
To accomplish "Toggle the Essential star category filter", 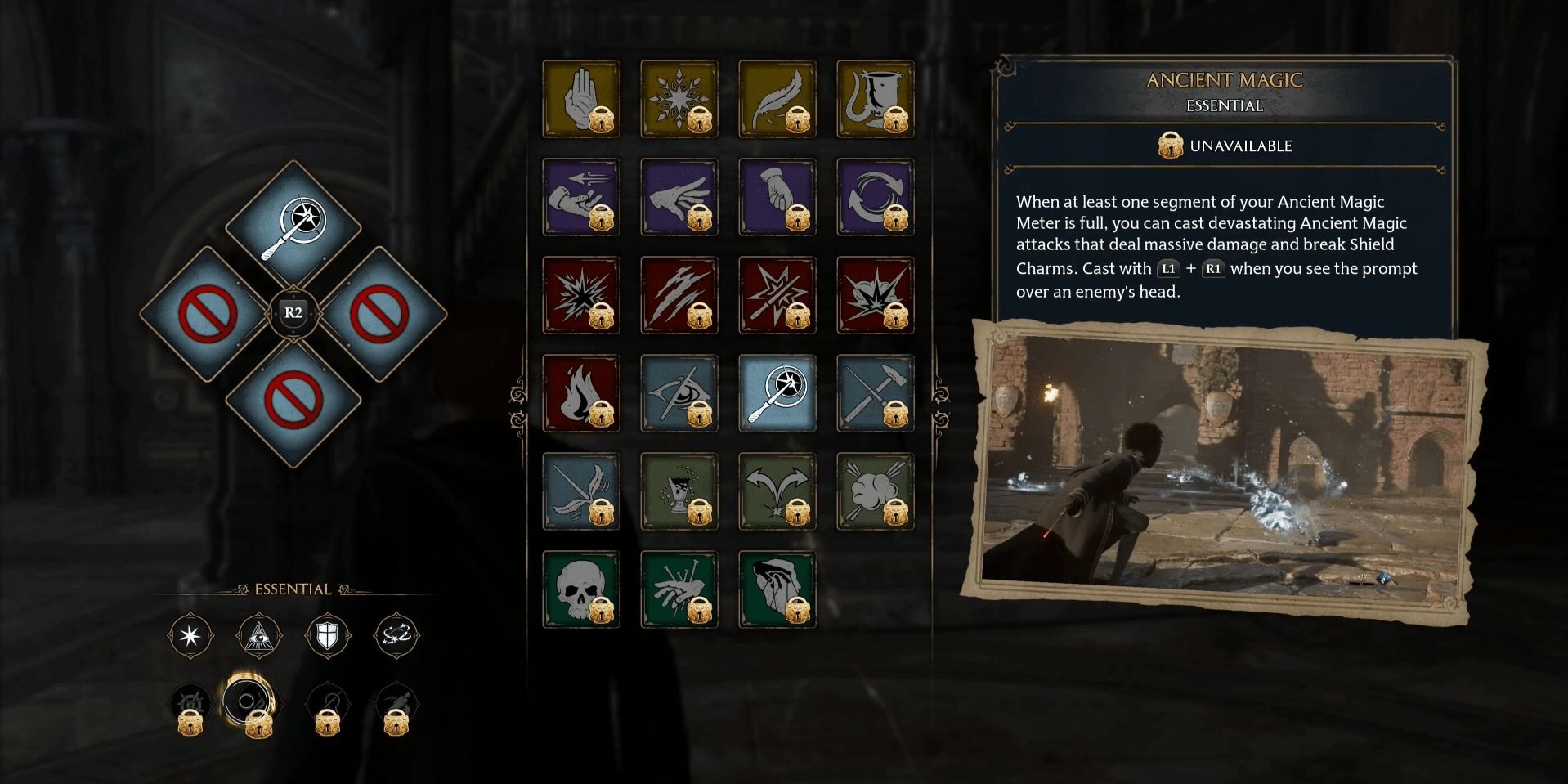I will click(x=190, y=636).
